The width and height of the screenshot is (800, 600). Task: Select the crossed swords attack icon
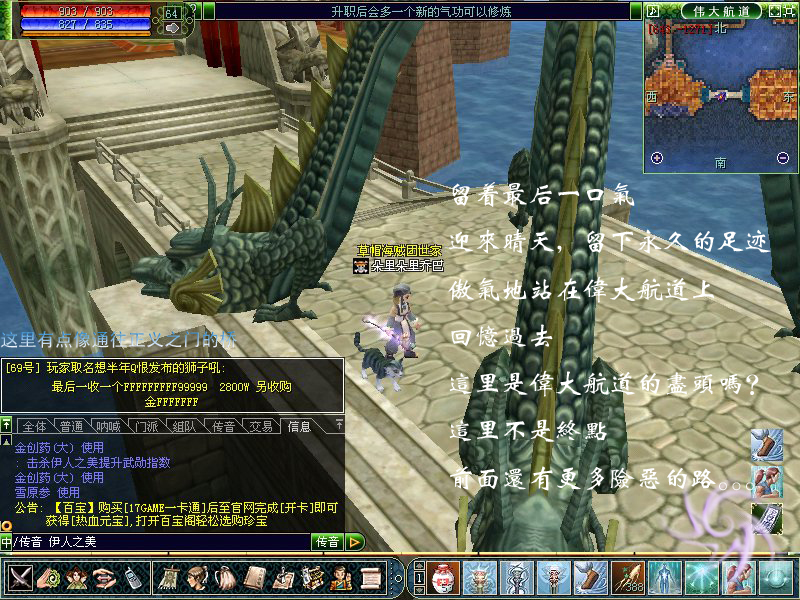coord(21,577)
